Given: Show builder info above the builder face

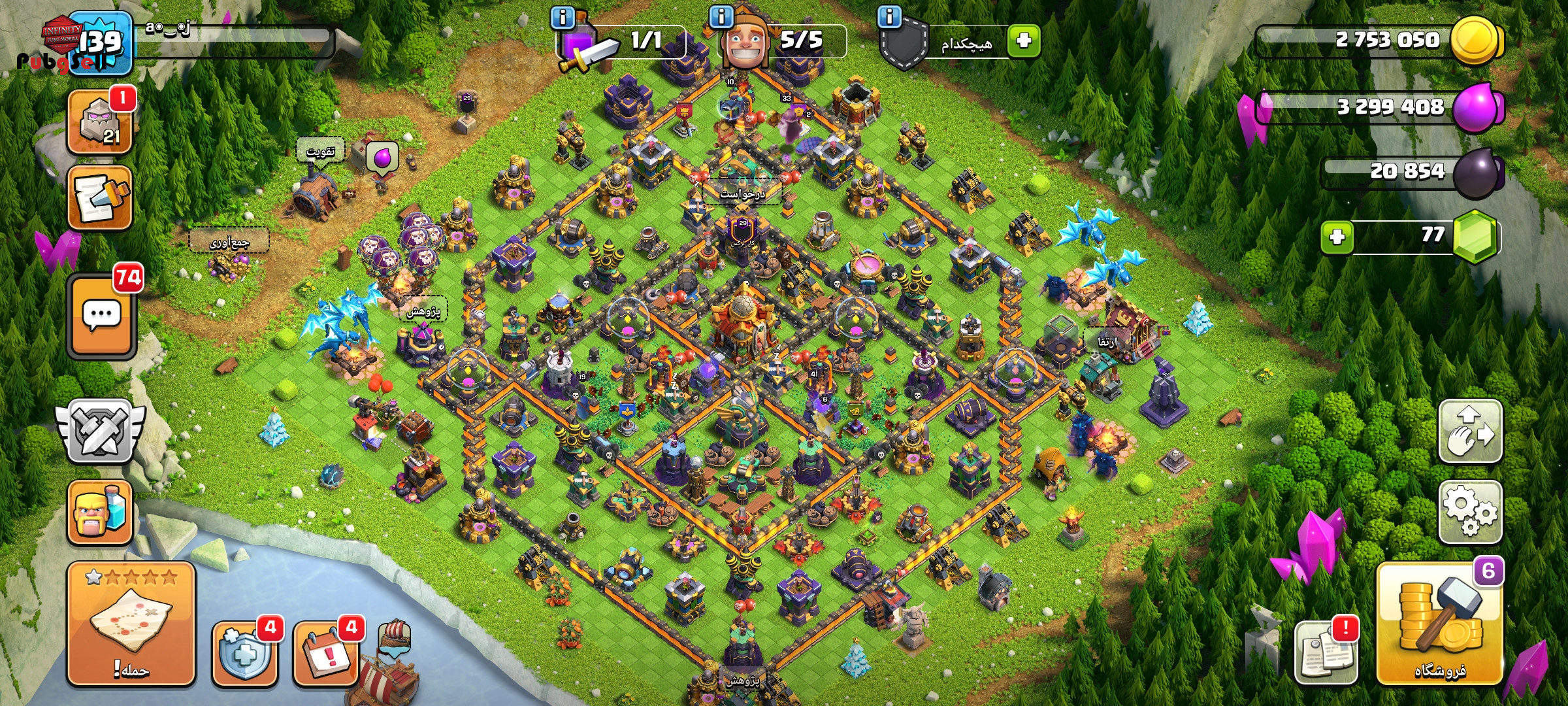Looking at the screenshot, I should tap(721, 17).
